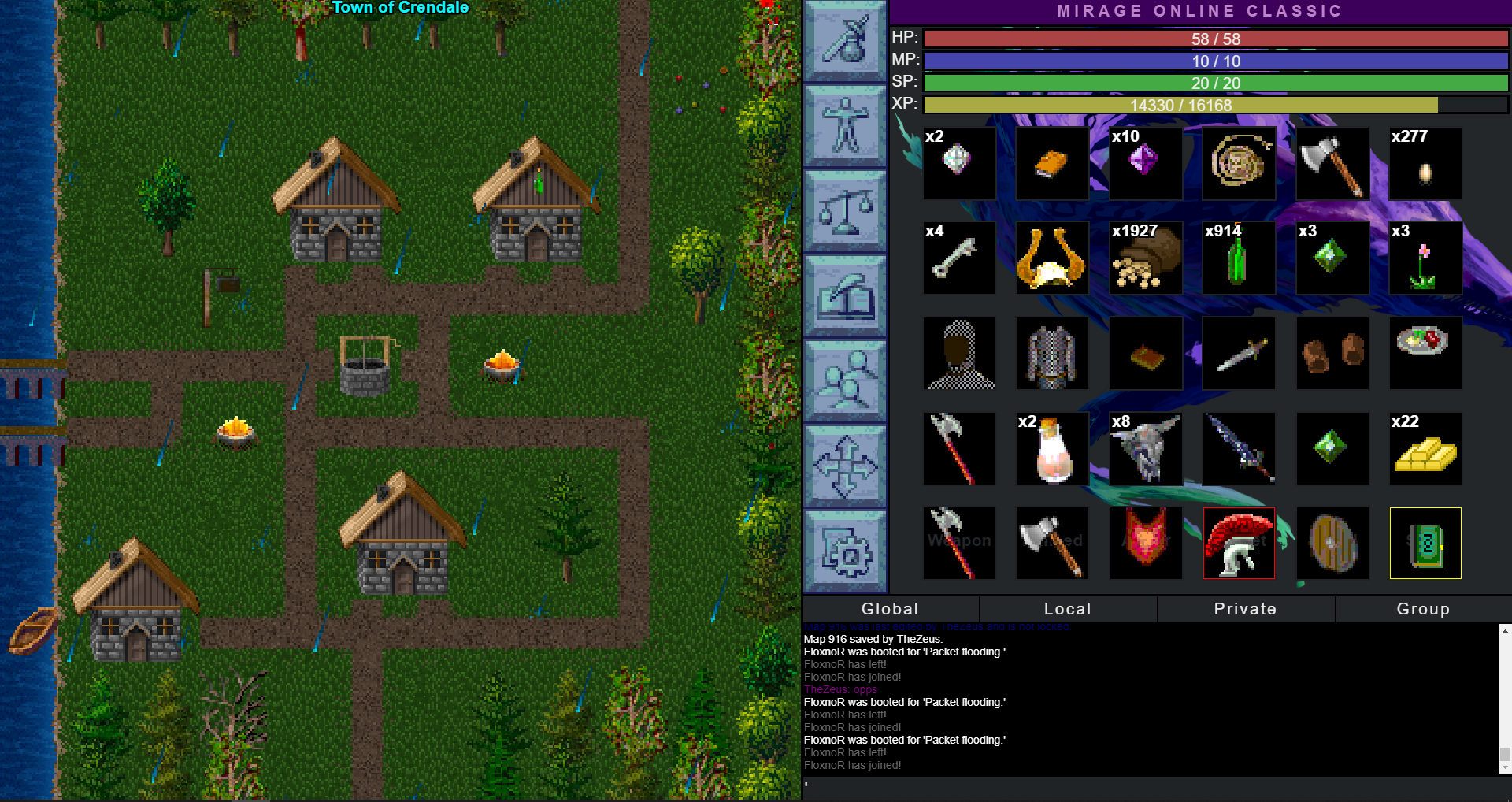
Task: Click the balance scales sidebar button
Action: click(845, 210)
